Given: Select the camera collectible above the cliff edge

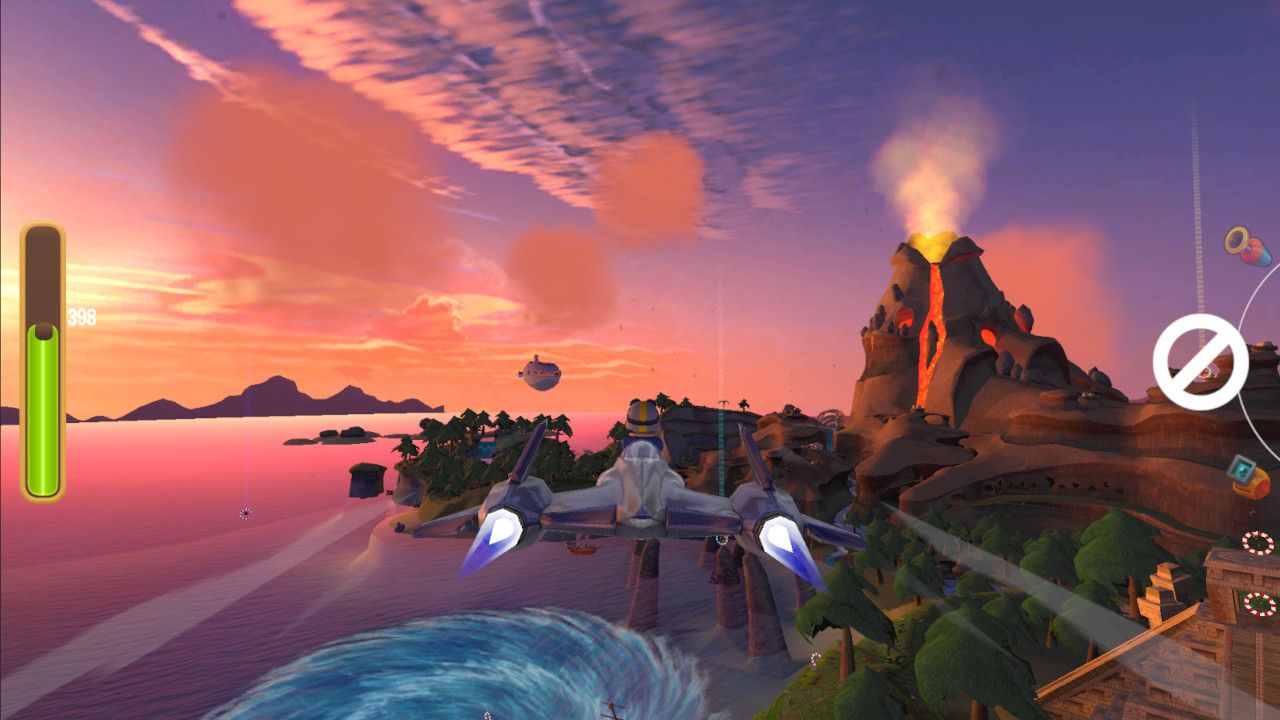Looking at the screenshot, I should 1241,470.
